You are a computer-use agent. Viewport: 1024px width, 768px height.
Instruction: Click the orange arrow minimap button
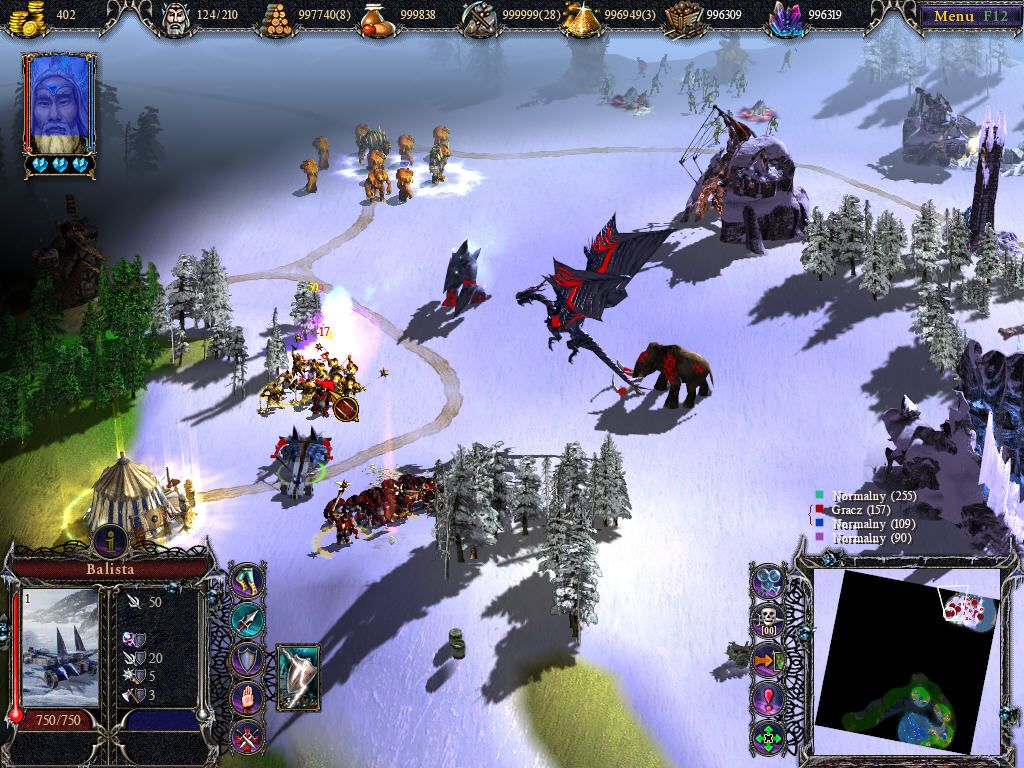pyautogui.click(x=767, y=660)
